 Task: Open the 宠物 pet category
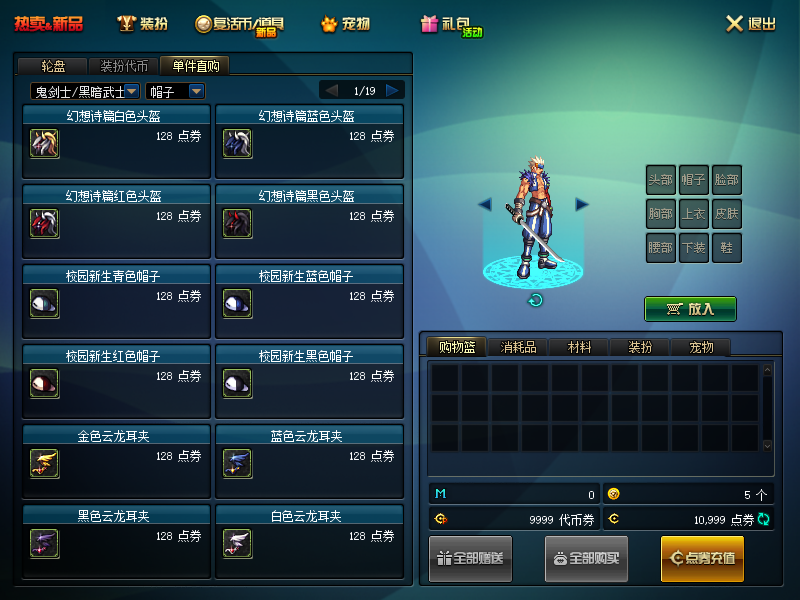(346, 24)
